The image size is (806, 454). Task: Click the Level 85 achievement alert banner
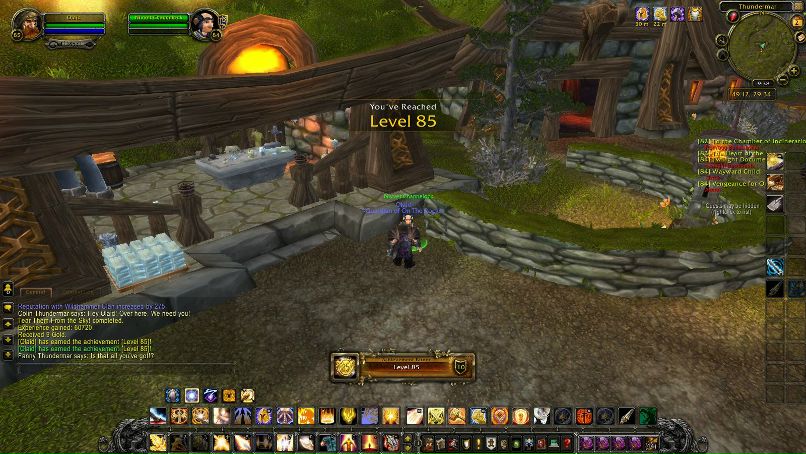[403, 366]
